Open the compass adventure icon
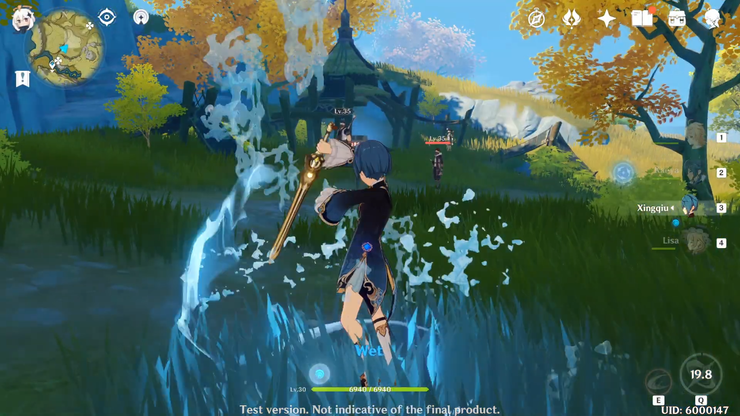 (x=536, y=18)
